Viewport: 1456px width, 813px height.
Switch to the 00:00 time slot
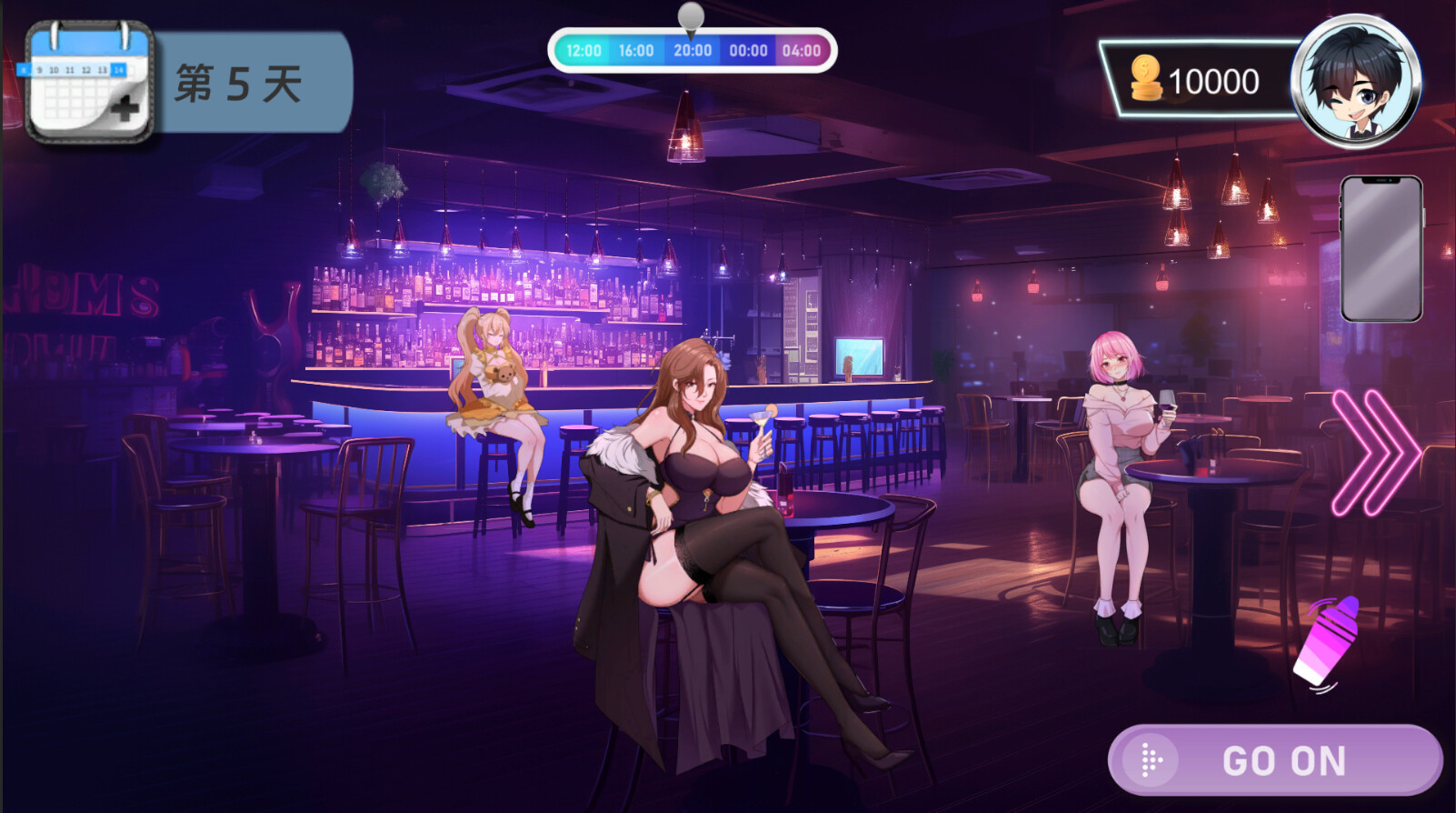(x=747, y=52)
